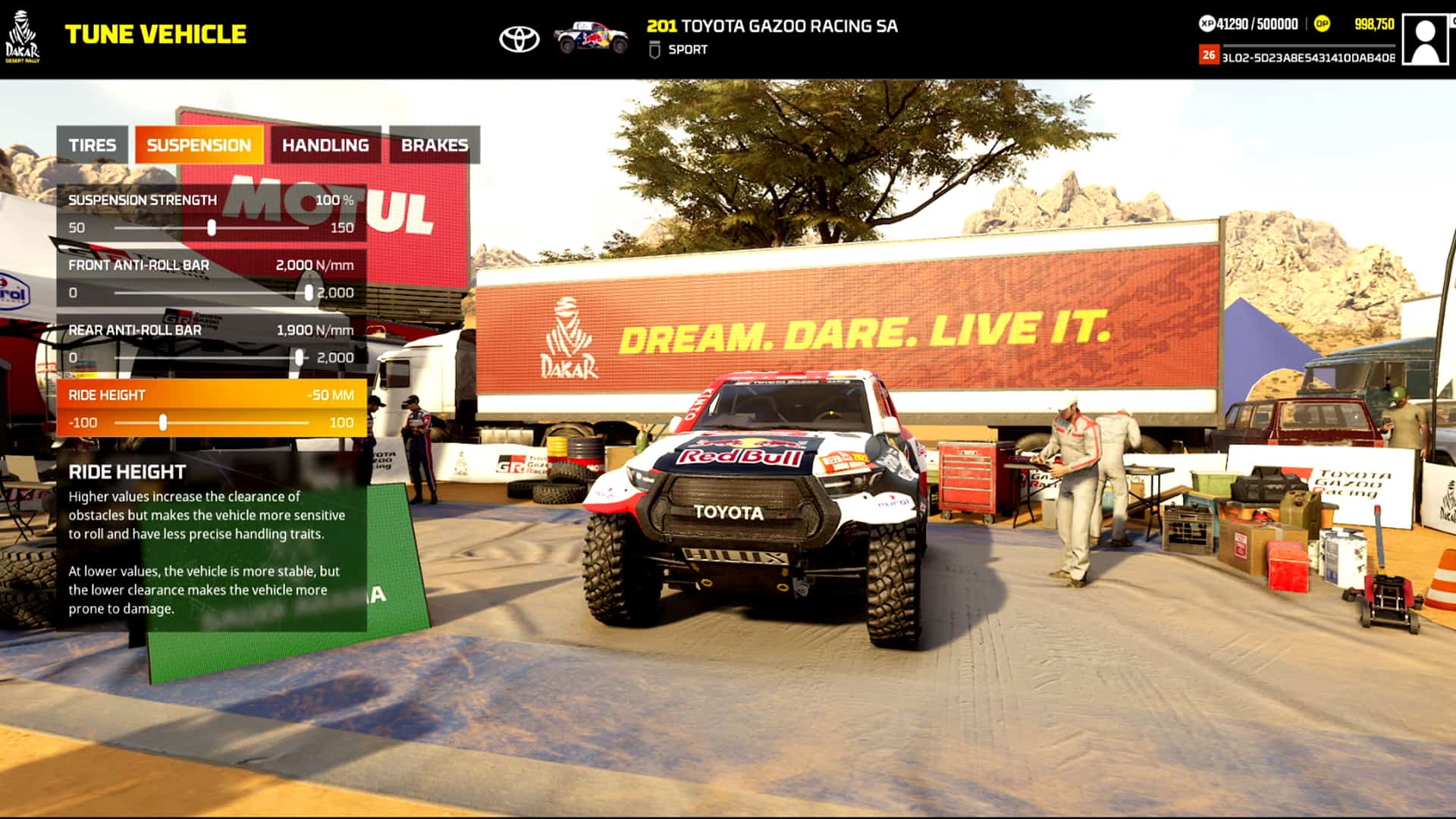Viewport: 1456px width, 819px height.
Task: Switch to the BRAKES tab
Action: click(435, 145)
